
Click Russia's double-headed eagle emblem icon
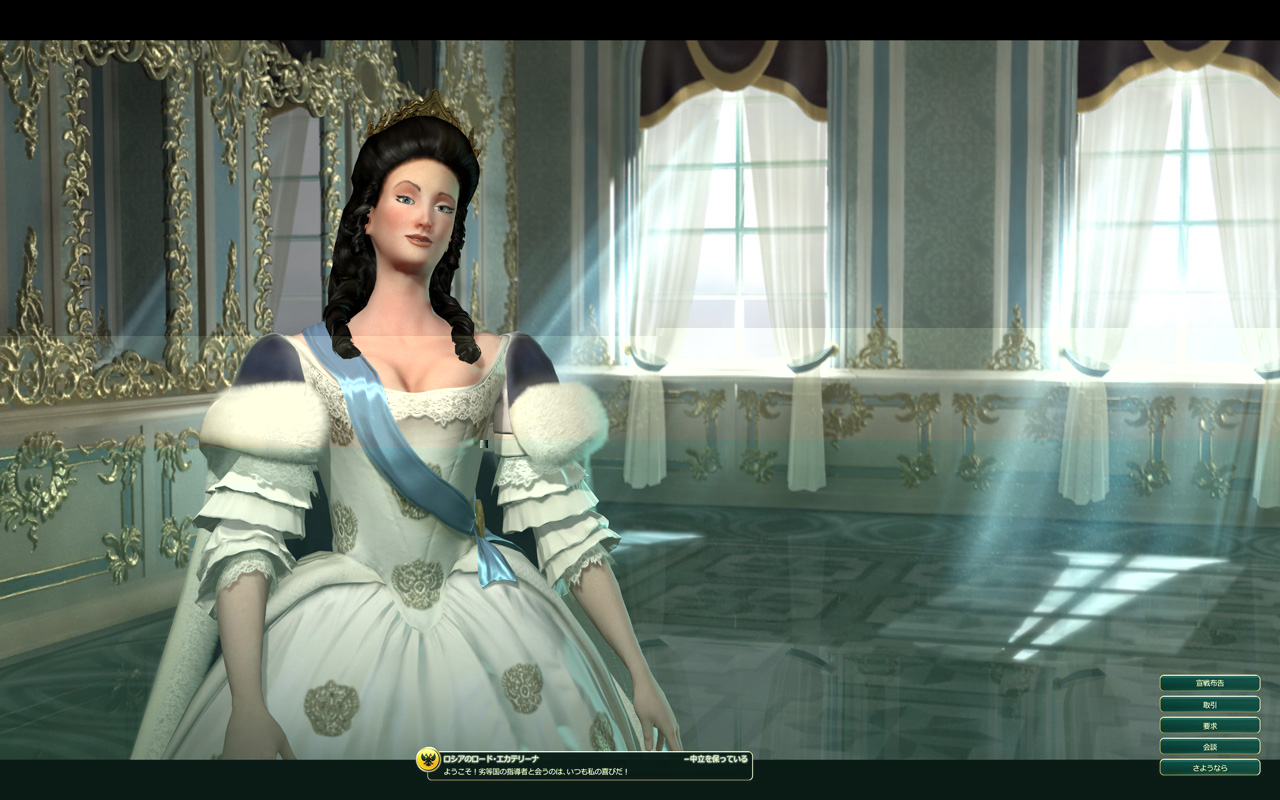pos(428,760)
